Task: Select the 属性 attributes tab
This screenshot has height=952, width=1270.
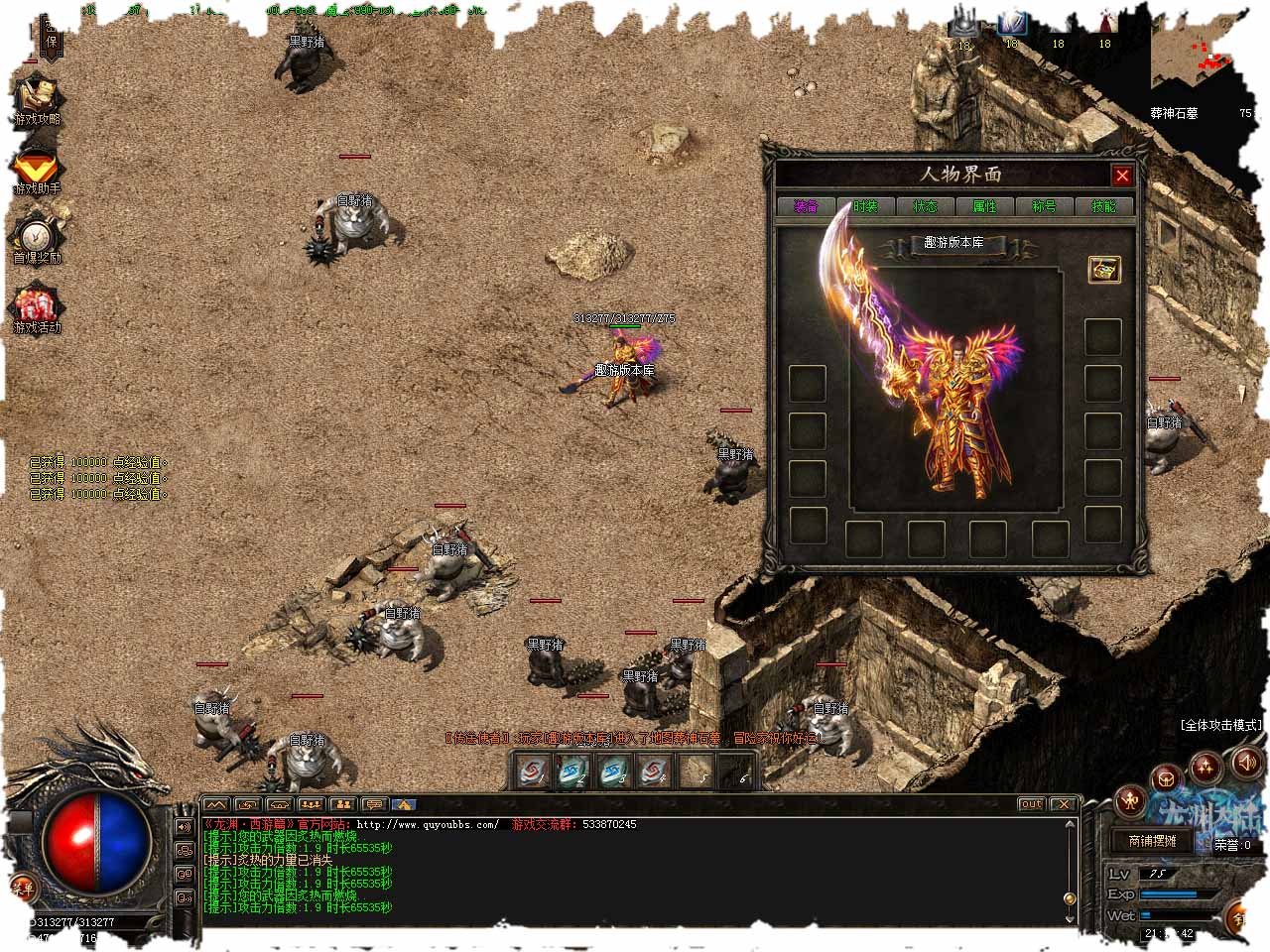Action: (x=984, y=206)
